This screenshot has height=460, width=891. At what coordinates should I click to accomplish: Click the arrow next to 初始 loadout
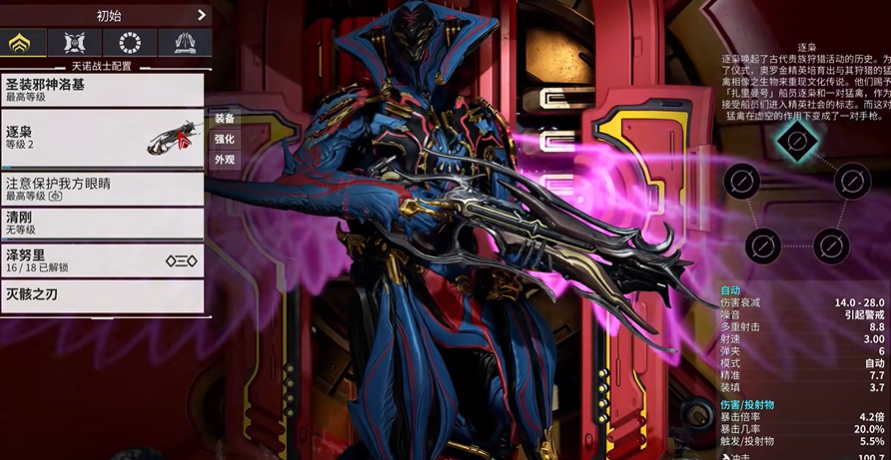(201, 15)
